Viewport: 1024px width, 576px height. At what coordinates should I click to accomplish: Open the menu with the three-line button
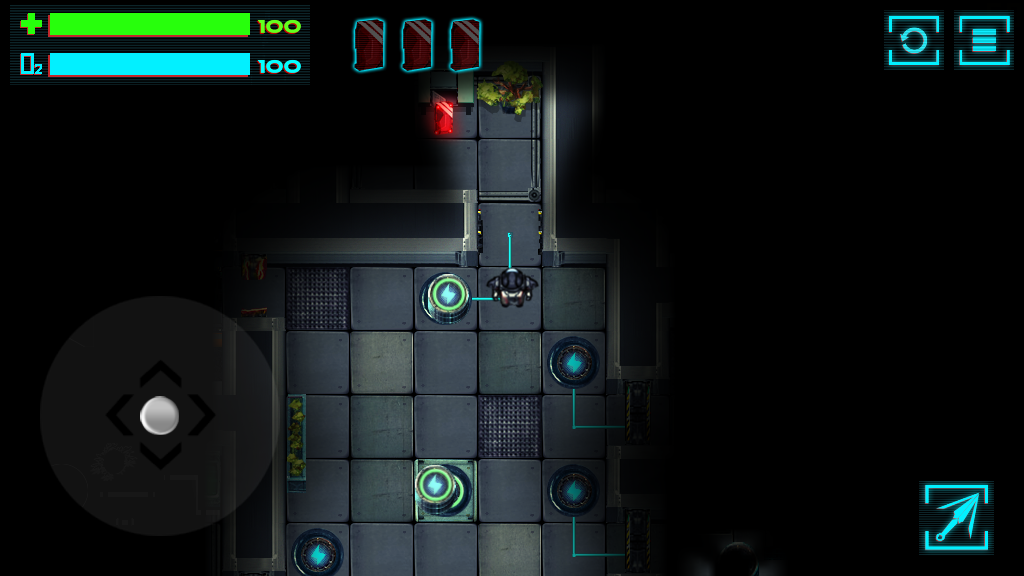click(984, 41)
